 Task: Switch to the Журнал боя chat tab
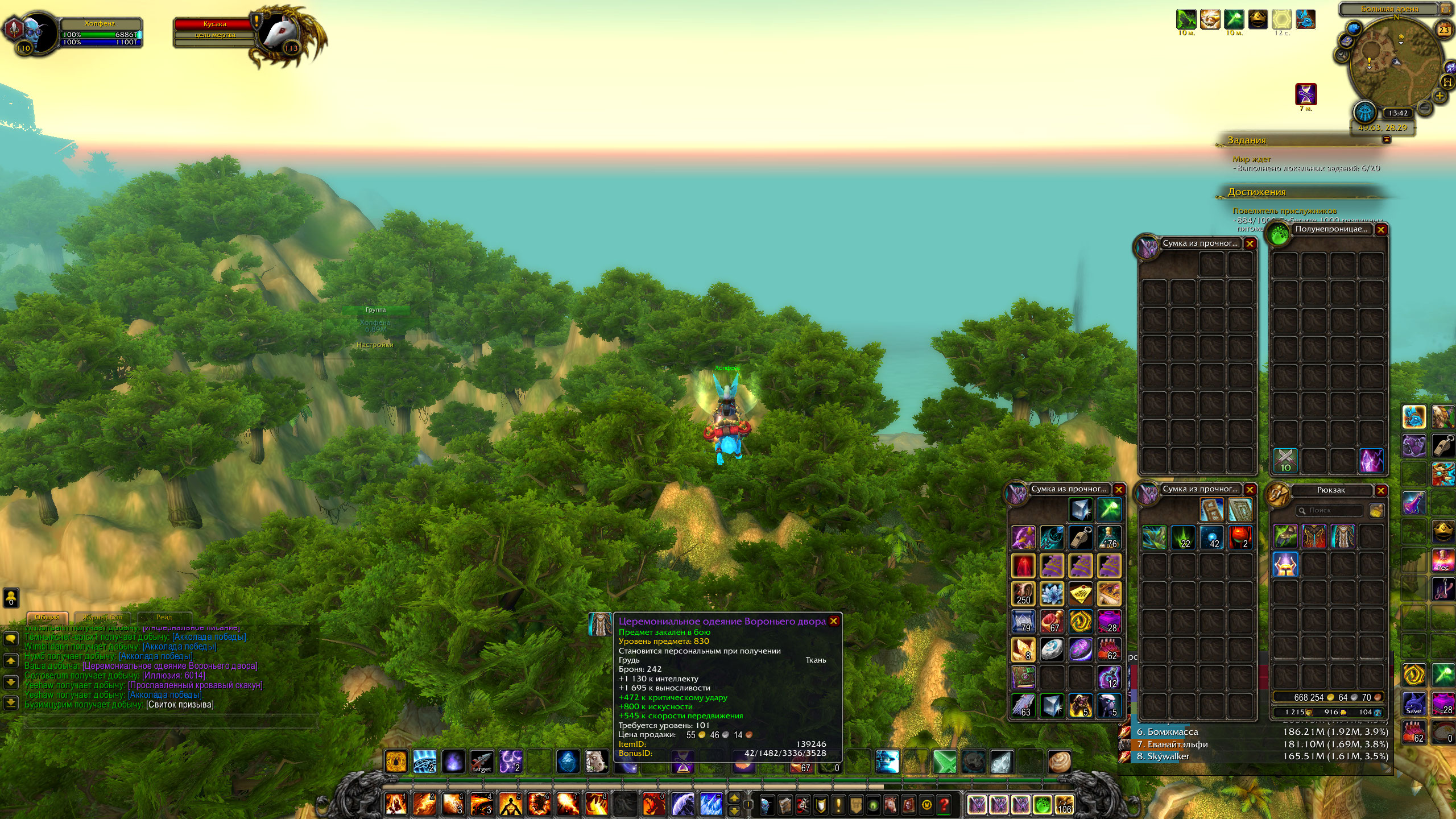click(103, 618)
